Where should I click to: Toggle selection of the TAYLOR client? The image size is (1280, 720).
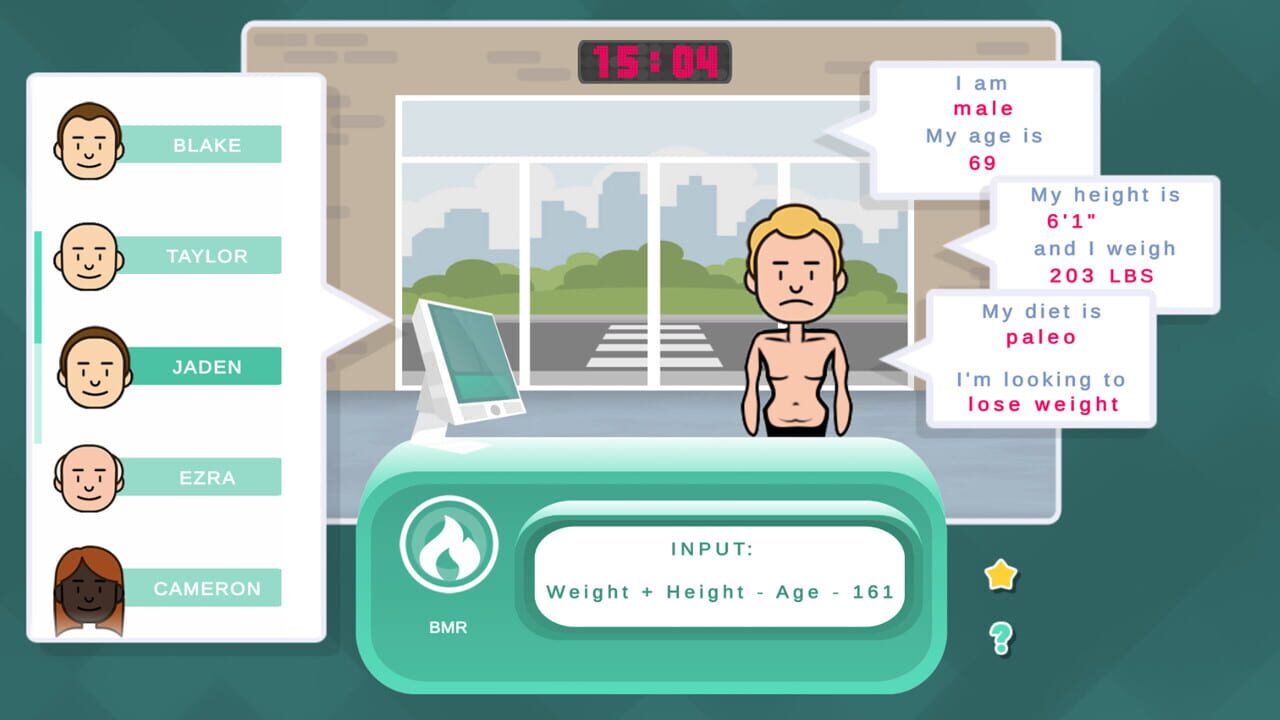click(x=210, y=256)
